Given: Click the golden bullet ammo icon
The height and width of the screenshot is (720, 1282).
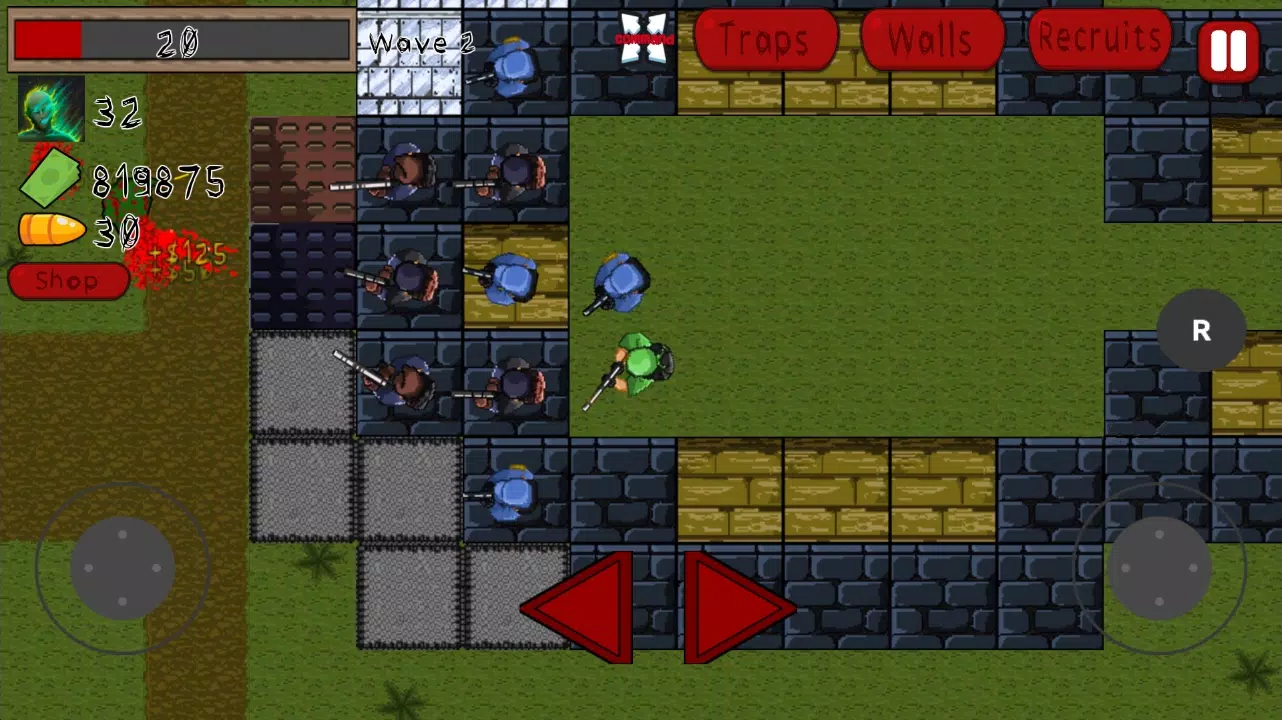Looking at the screenshot, I should click(x=50, y=230).
